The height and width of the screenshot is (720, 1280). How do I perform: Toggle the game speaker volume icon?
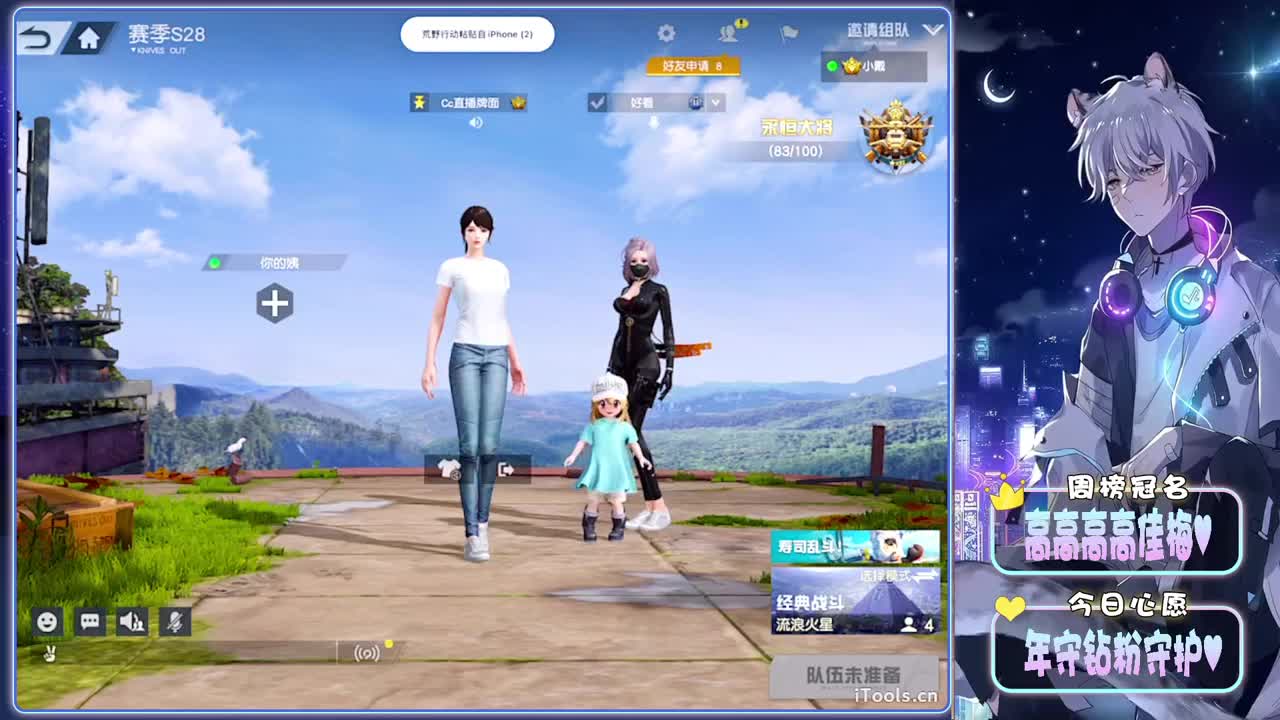pos(132,622)
